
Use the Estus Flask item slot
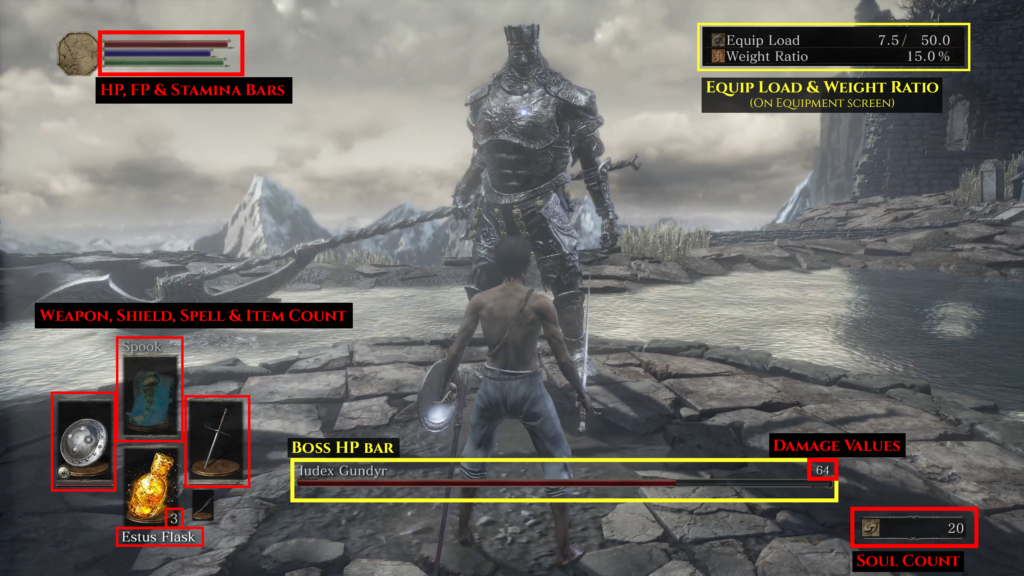coord(150,487)
